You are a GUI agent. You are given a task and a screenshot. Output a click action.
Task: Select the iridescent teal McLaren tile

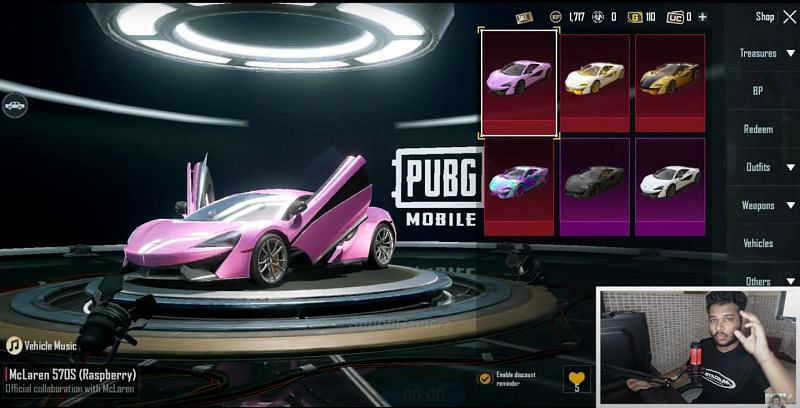point(519,183)
